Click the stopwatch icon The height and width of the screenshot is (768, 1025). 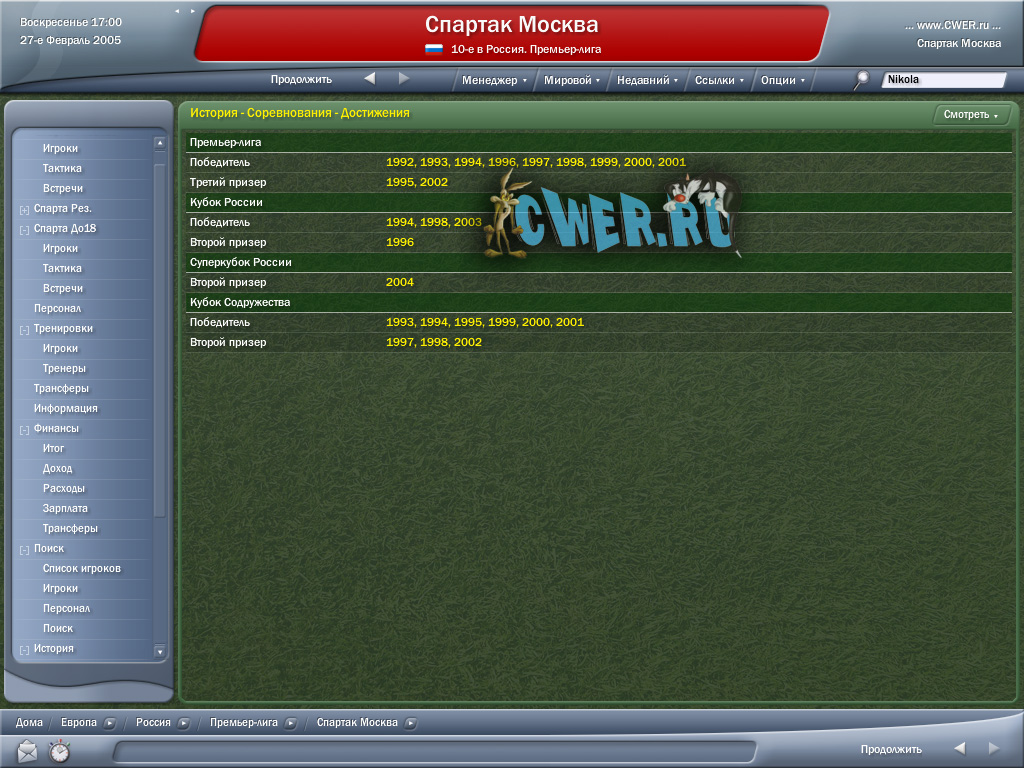[x=59, y=751]
